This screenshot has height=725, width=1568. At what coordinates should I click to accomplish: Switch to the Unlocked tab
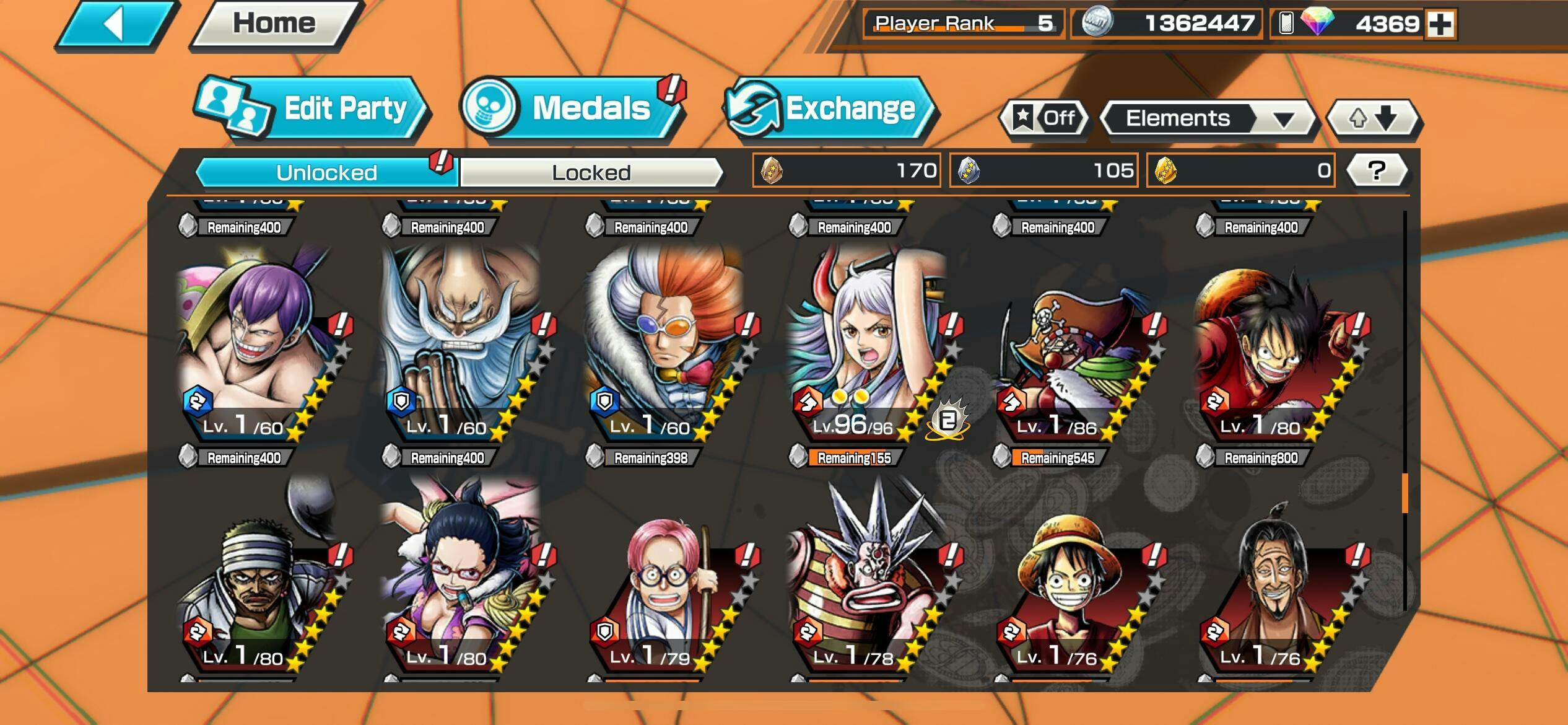pos(326,172)
